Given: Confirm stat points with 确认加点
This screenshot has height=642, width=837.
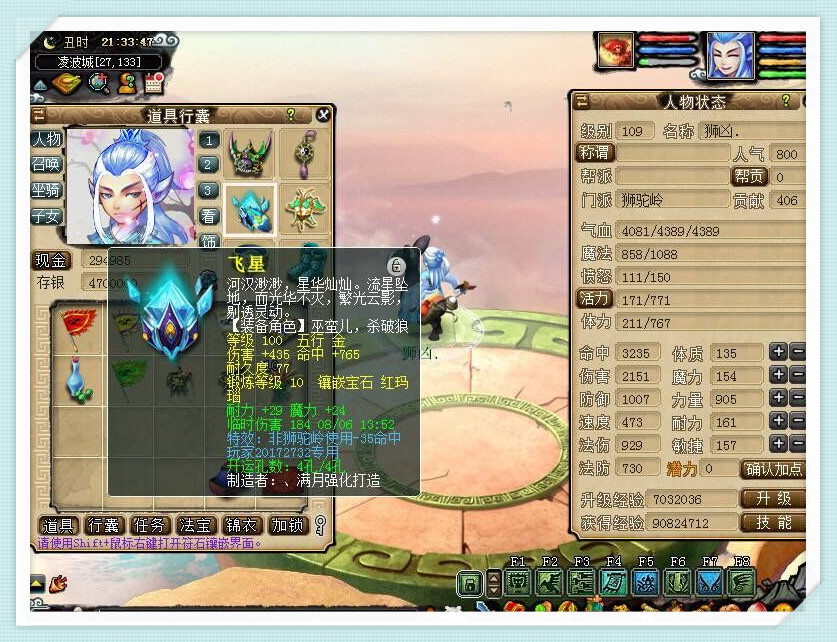Looking at the screenshot, I should tap(773, 468).
